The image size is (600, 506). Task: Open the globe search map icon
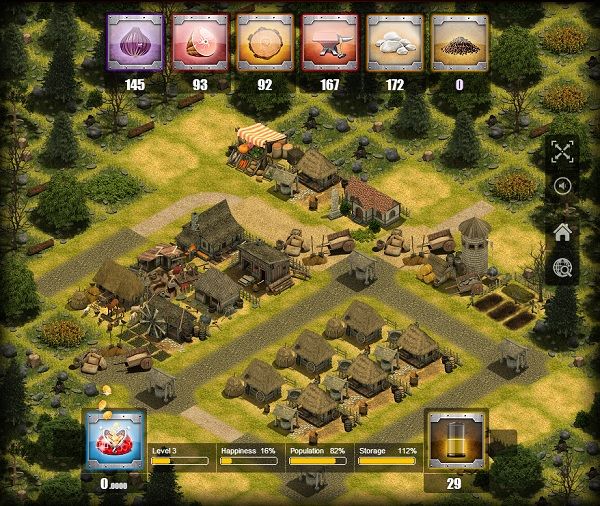click(x=563, y=267)
